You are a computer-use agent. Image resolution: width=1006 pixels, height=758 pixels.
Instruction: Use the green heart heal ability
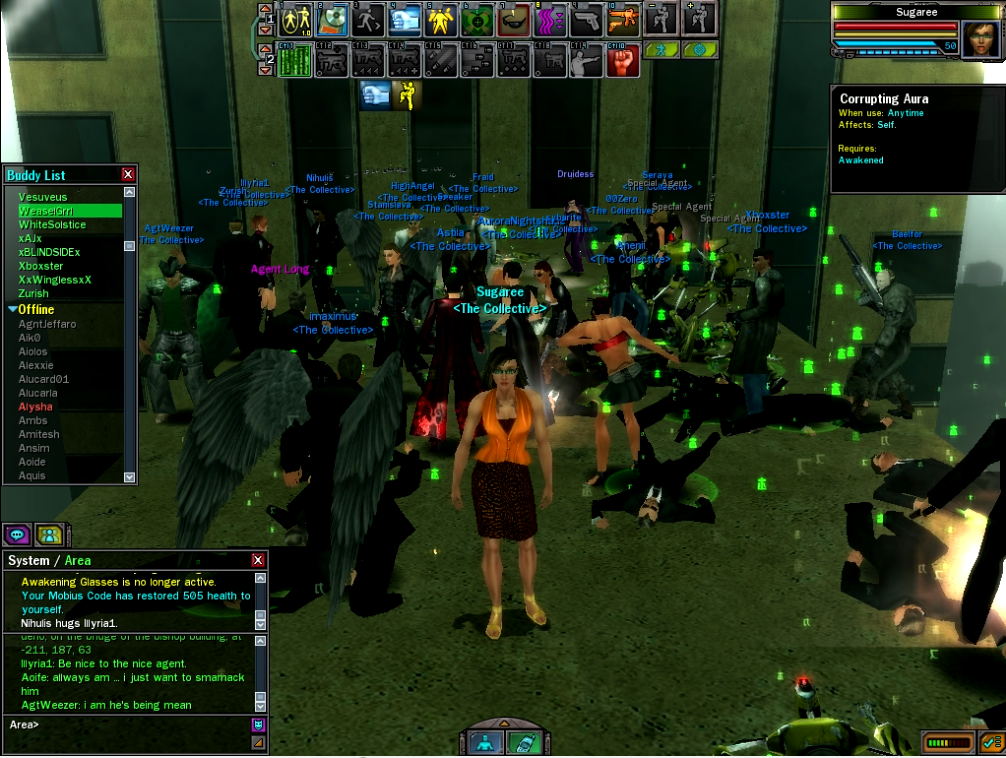477,19
